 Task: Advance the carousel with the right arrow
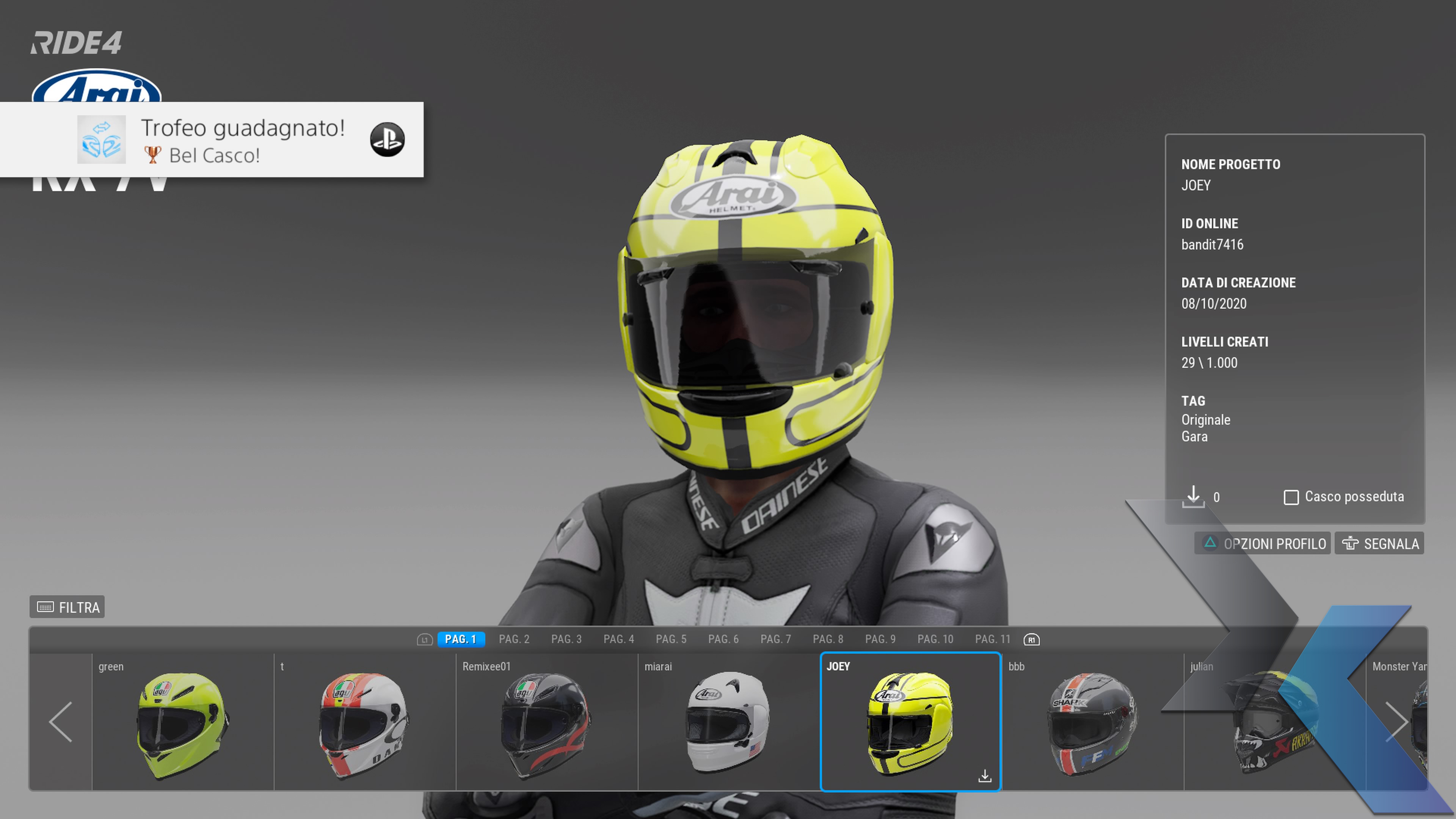1396,722
